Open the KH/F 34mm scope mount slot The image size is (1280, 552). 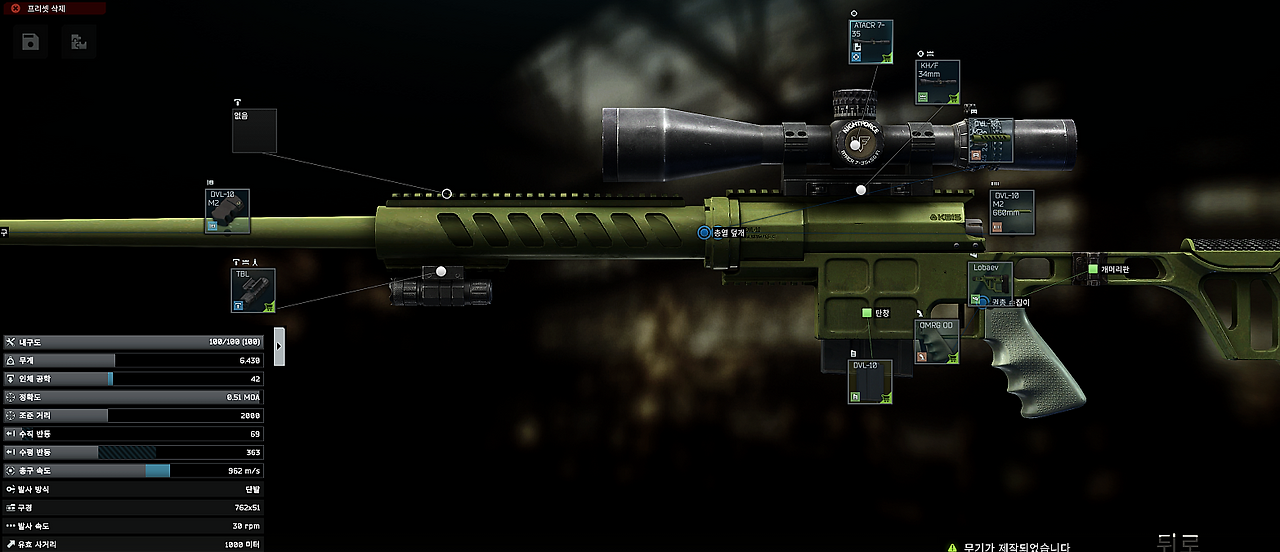click(x=938, y=82)
